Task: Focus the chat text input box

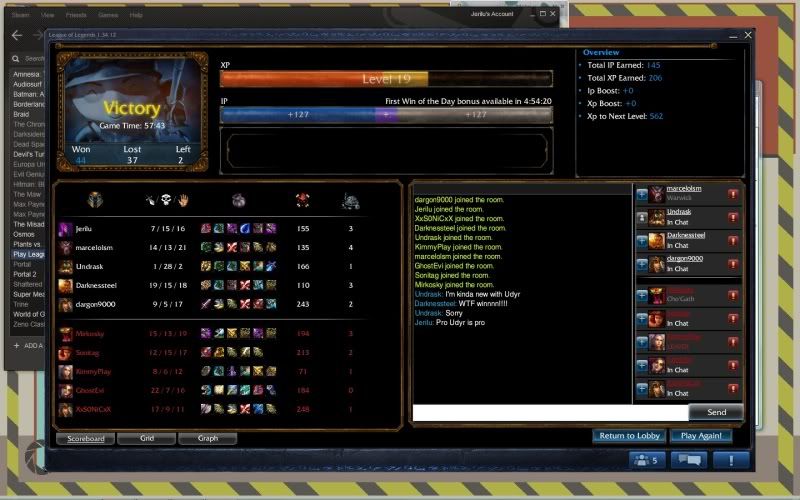Action: point(550,412)
